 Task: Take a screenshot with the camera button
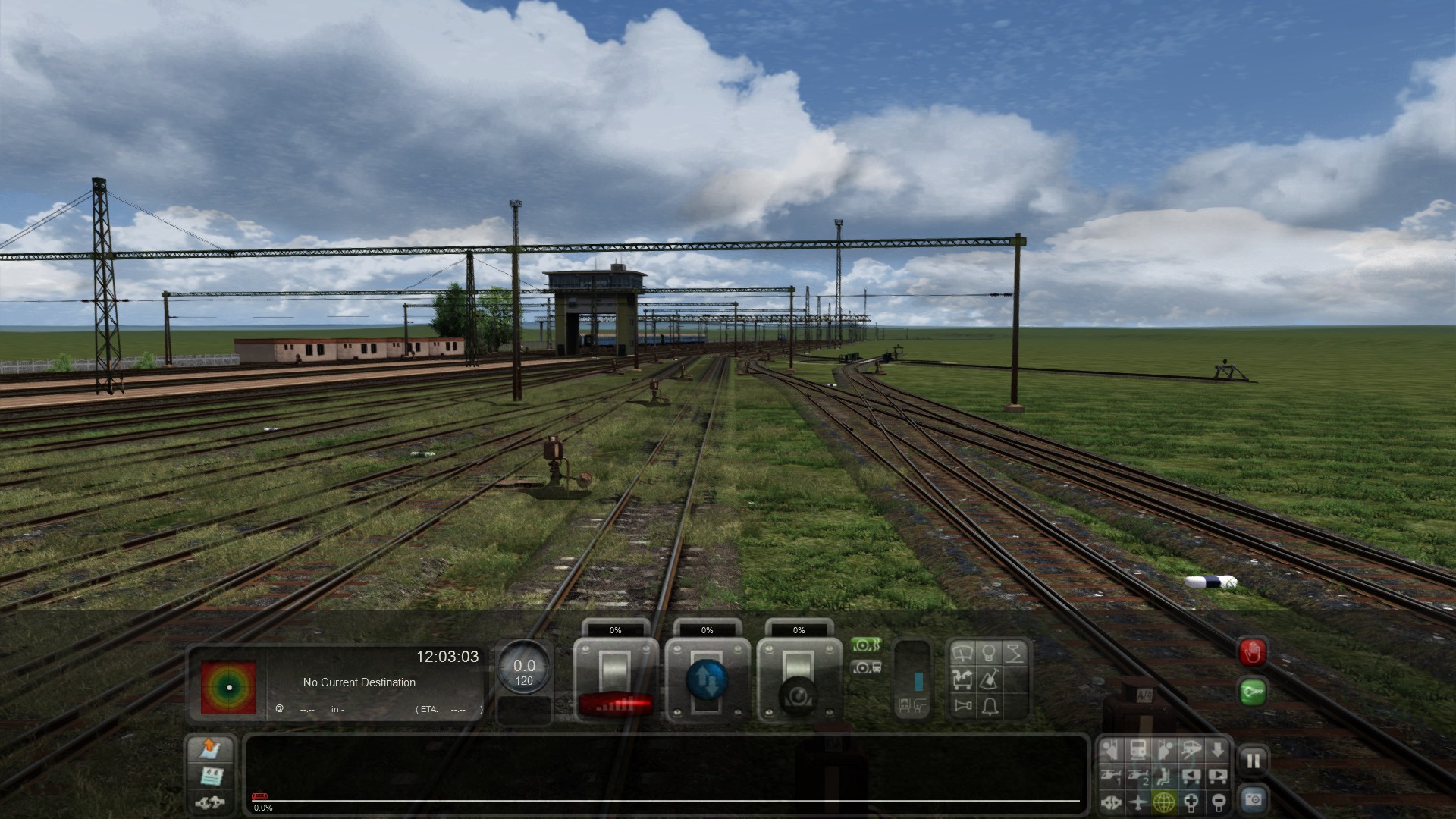1253,799
